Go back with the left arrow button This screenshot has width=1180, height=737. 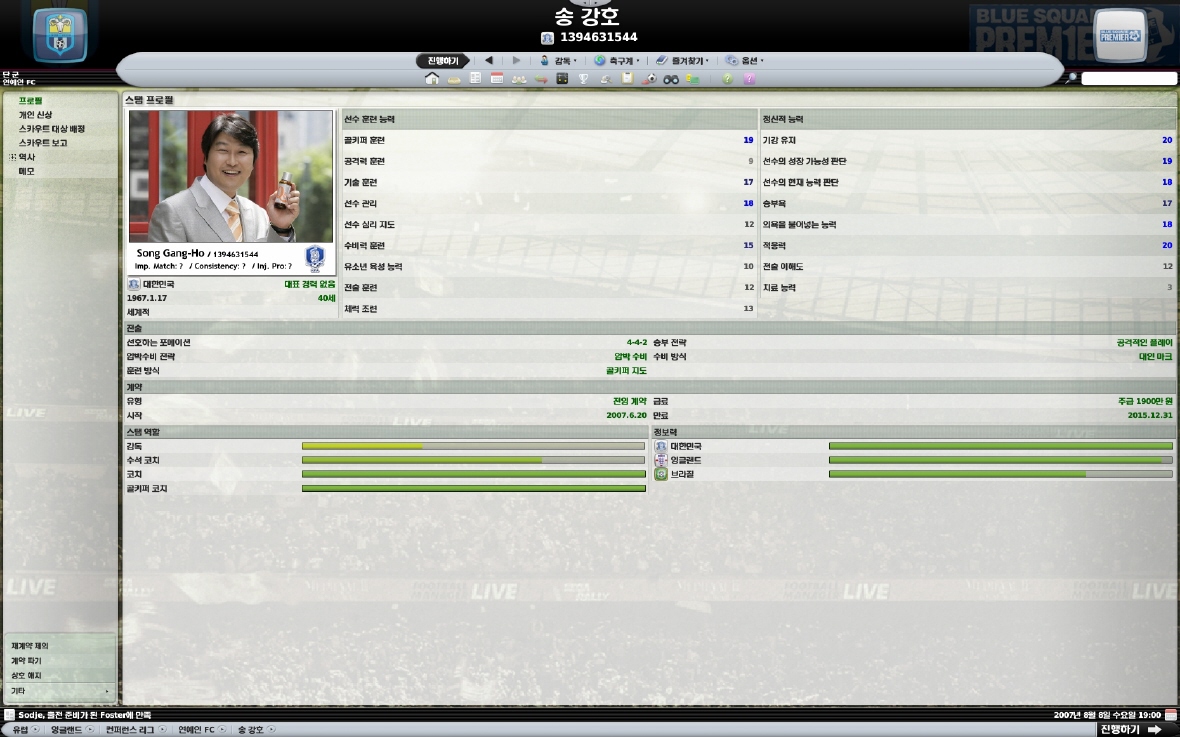click(x=488, y=60)
